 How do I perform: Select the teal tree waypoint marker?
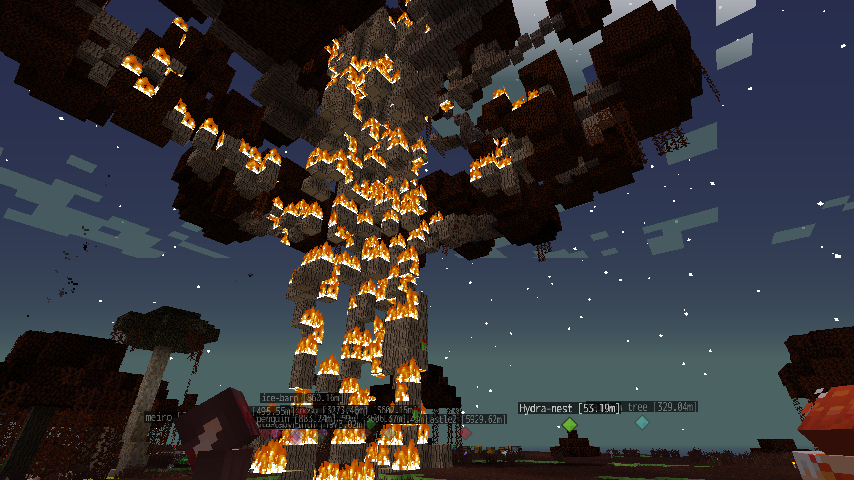point(642,423)
